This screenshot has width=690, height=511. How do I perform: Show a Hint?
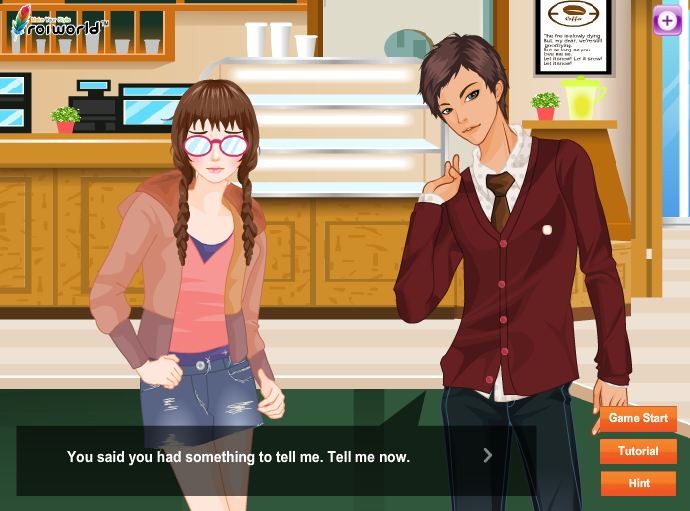point(638,483)
